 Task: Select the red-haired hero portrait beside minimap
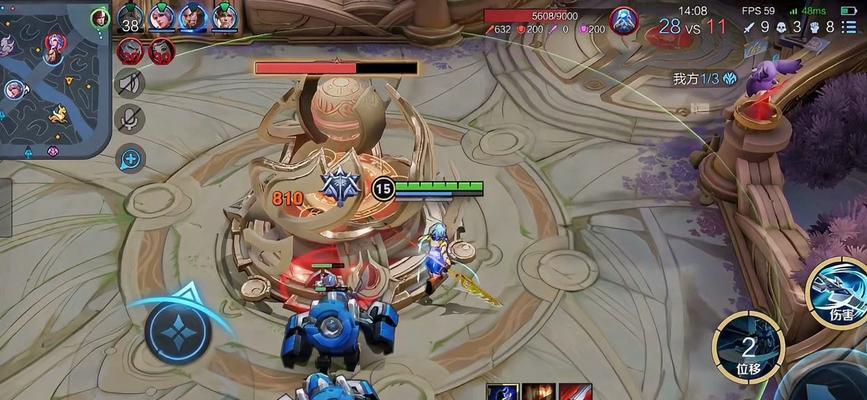tap(100, 17)
